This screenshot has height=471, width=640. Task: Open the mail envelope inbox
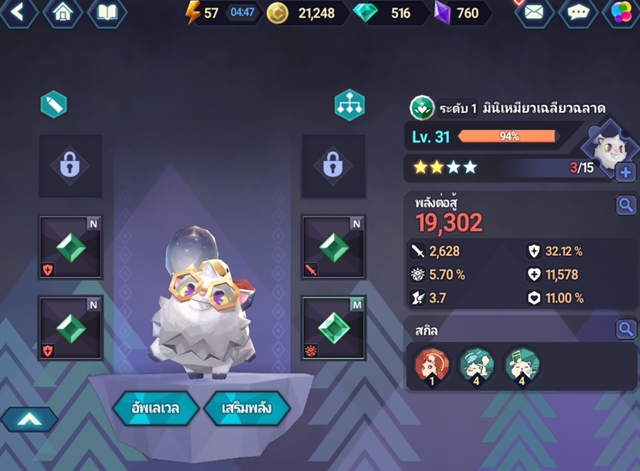click(534, 13)
